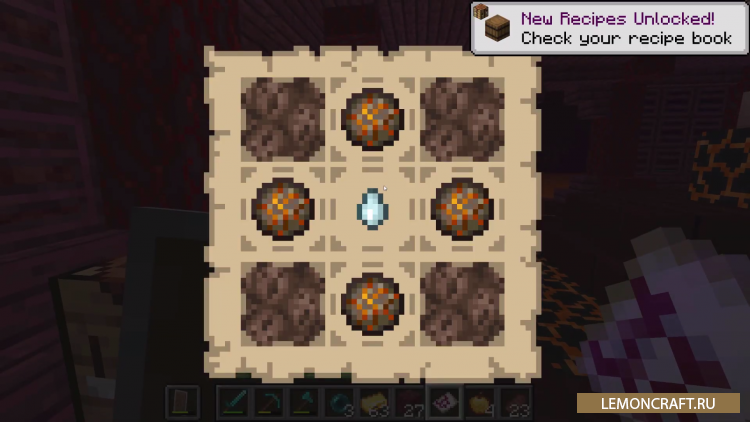
Task: Select the highlighted map item hotbar slot
Action: (443, 402)
